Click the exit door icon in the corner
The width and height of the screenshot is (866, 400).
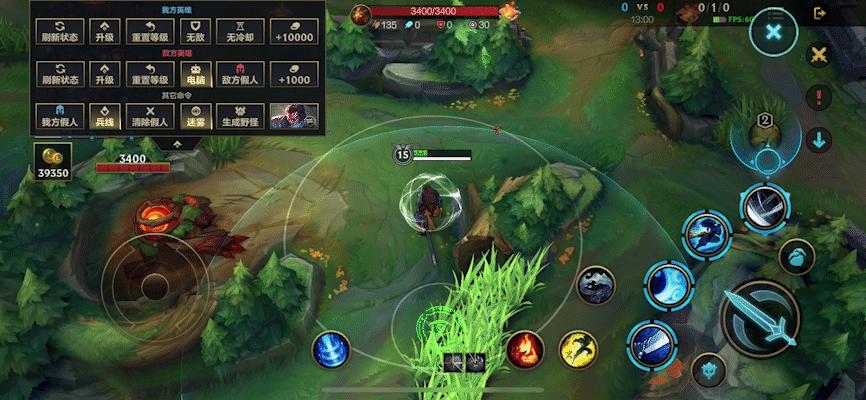pos(821,13)
